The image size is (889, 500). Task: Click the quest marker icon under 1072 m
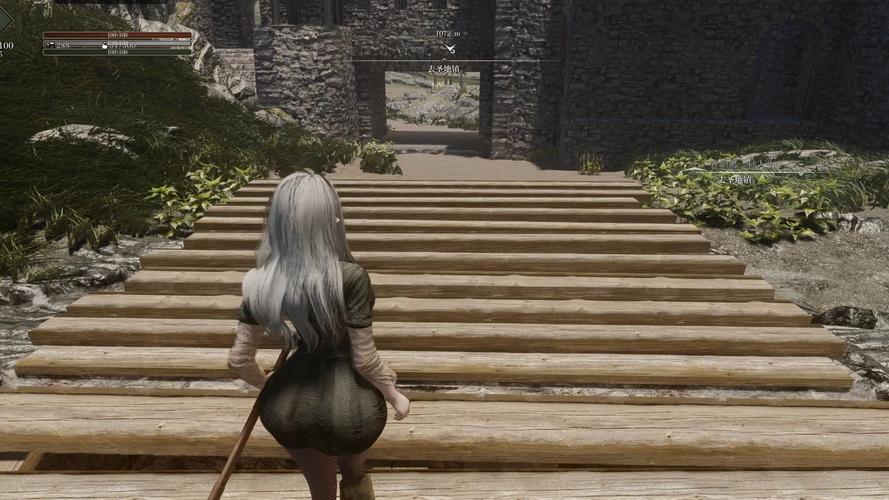click(450, 48)
